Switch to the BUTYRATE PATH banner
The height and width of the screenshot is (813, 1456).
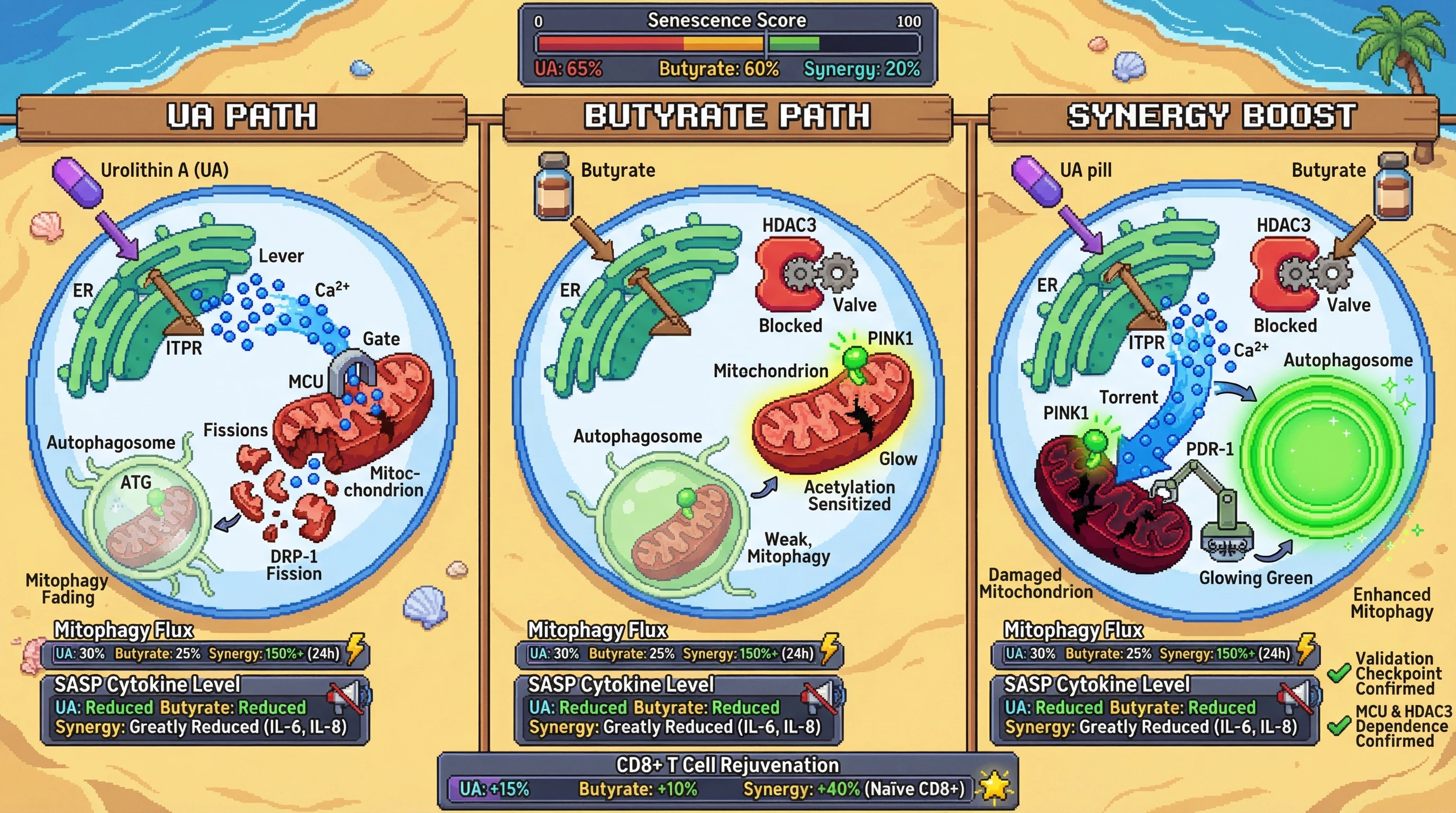tap(727, 116)
